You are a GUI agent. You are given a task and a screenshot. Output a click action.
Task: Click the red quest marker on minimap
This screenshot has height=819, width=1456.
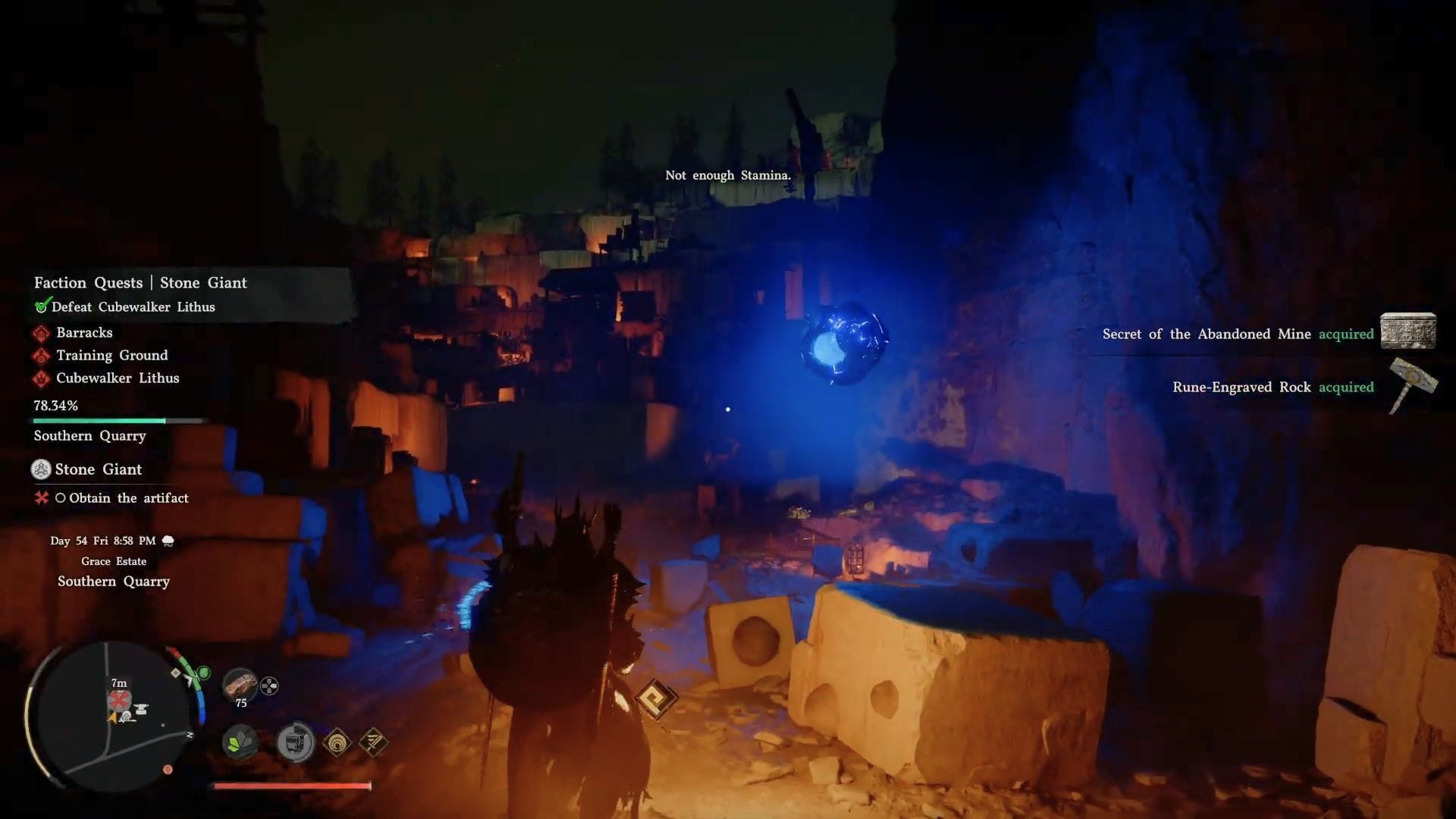pos(118,700)
